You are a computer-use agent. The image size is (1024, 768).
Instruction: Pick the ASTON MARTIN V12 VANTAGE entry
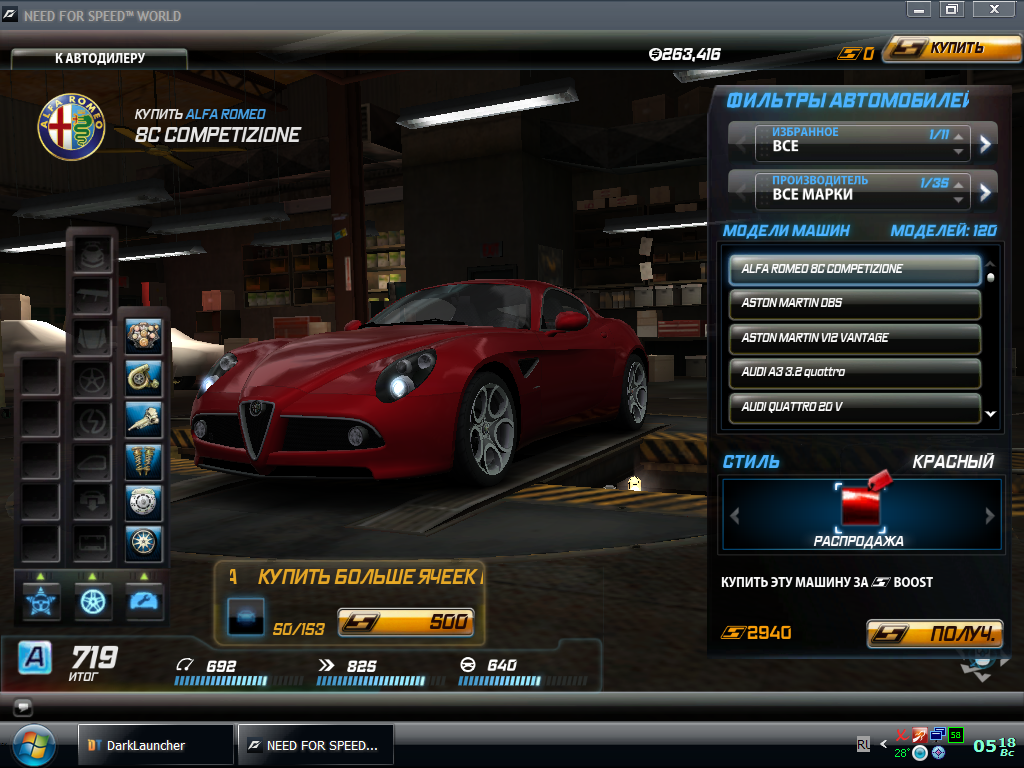[x=855, y=338]
